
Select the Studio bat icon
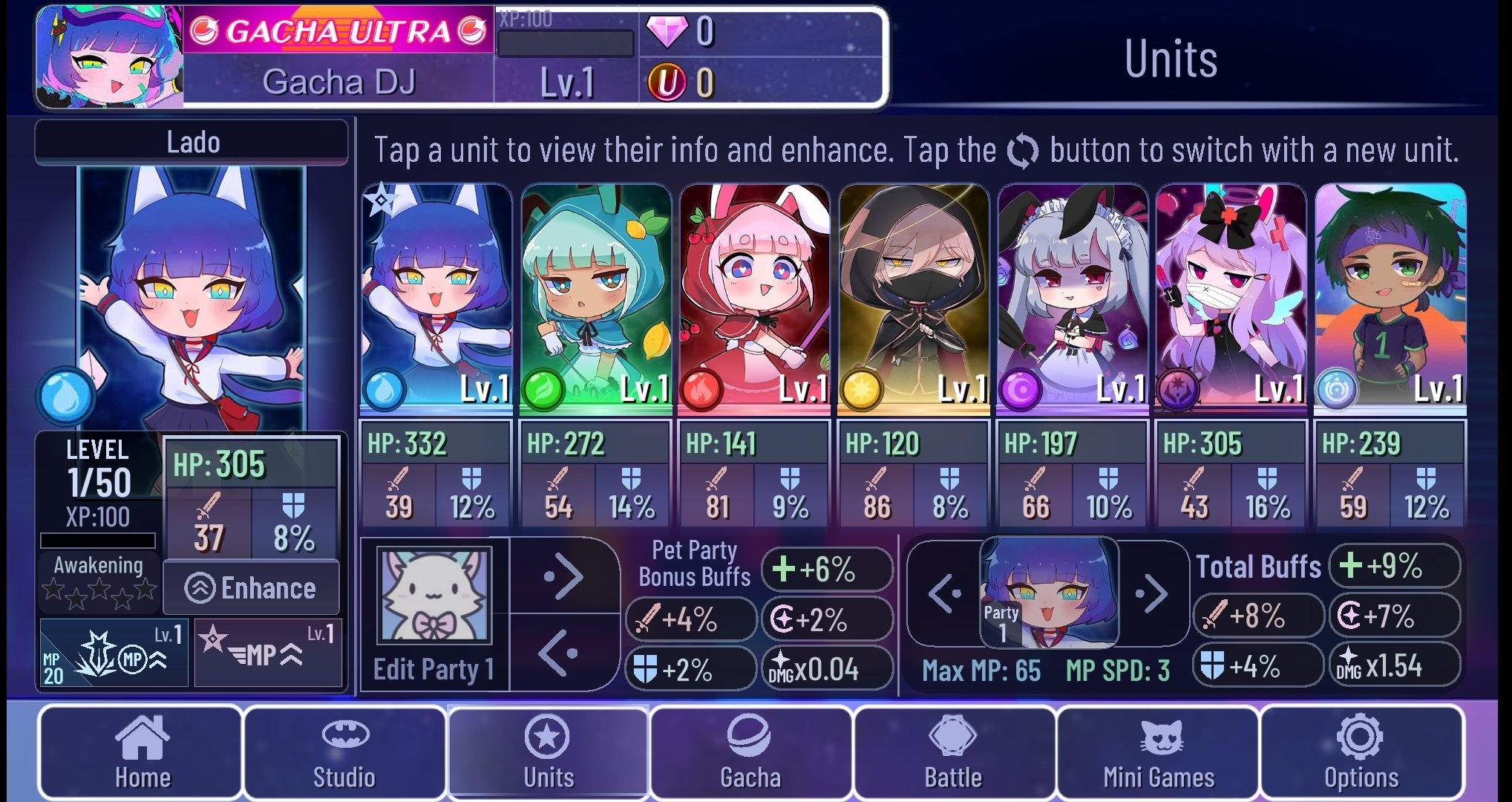345,753
